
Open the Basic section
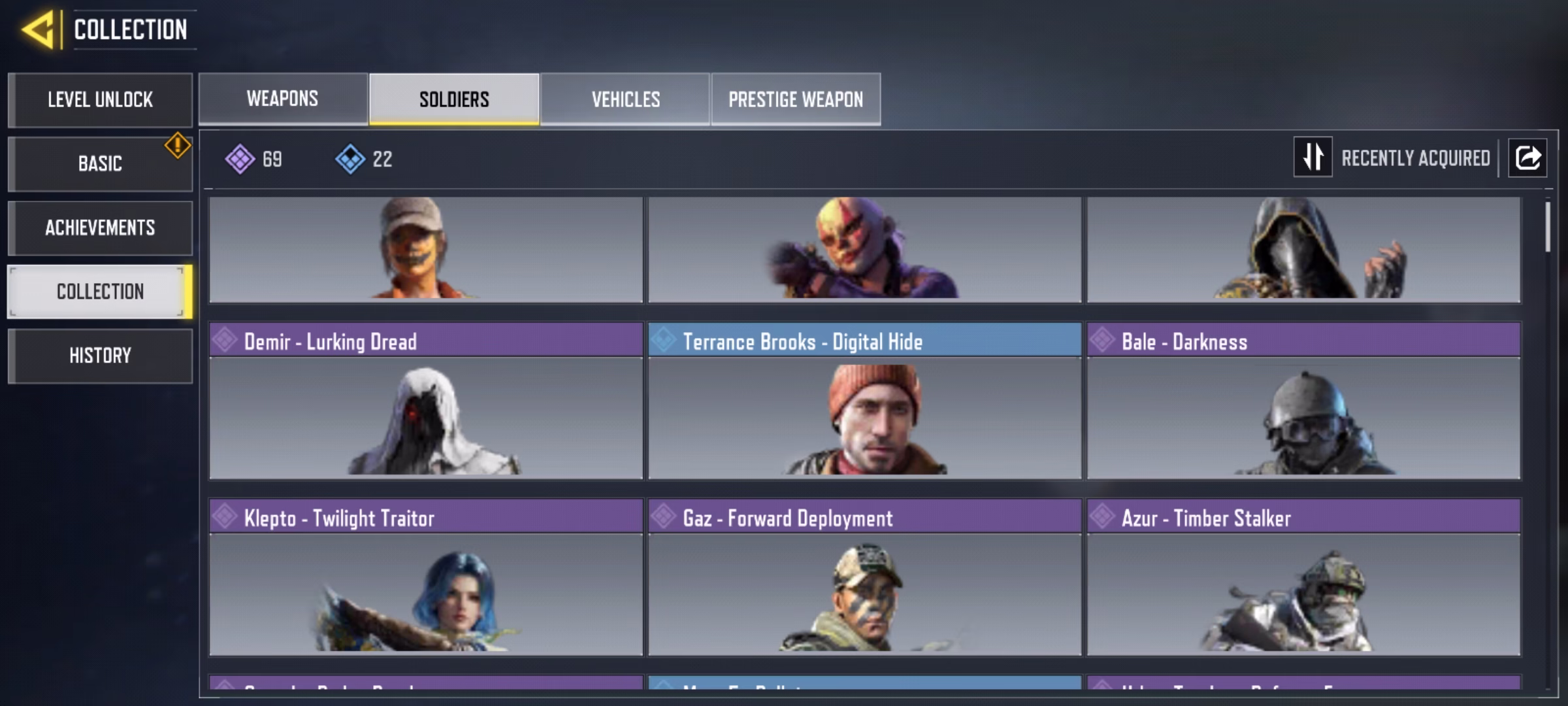(x=100, y=163)
